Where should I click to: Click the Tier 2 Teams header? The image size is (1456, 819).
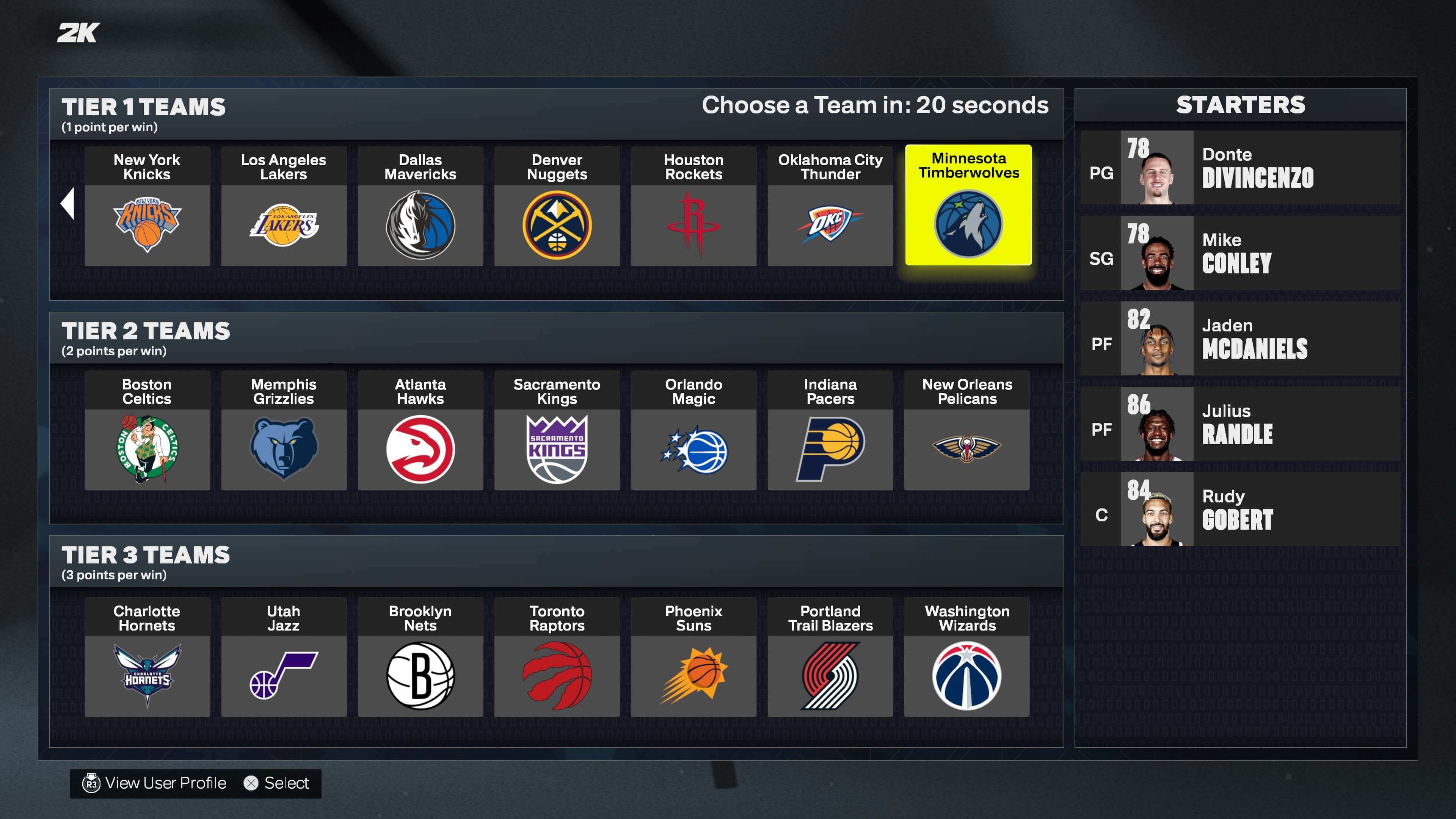[145, 331]
